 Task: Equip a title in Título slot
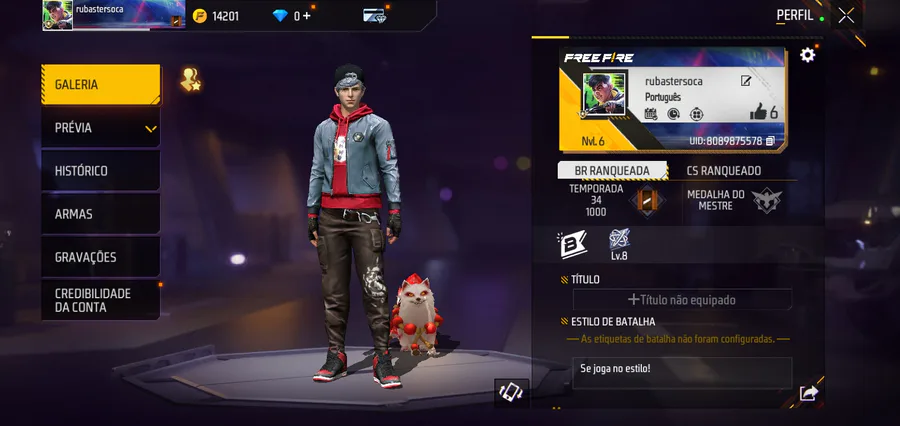coord(682,299)
